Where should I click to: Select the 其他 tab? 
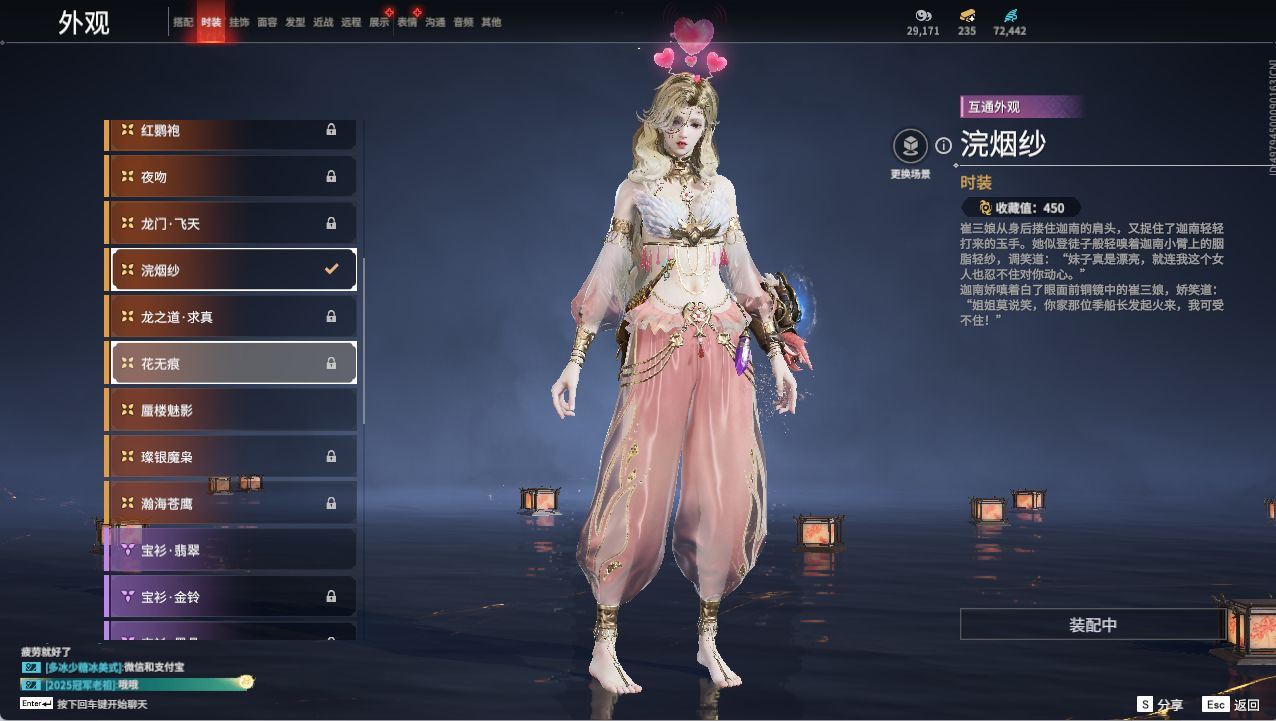(x=491, y=22)
